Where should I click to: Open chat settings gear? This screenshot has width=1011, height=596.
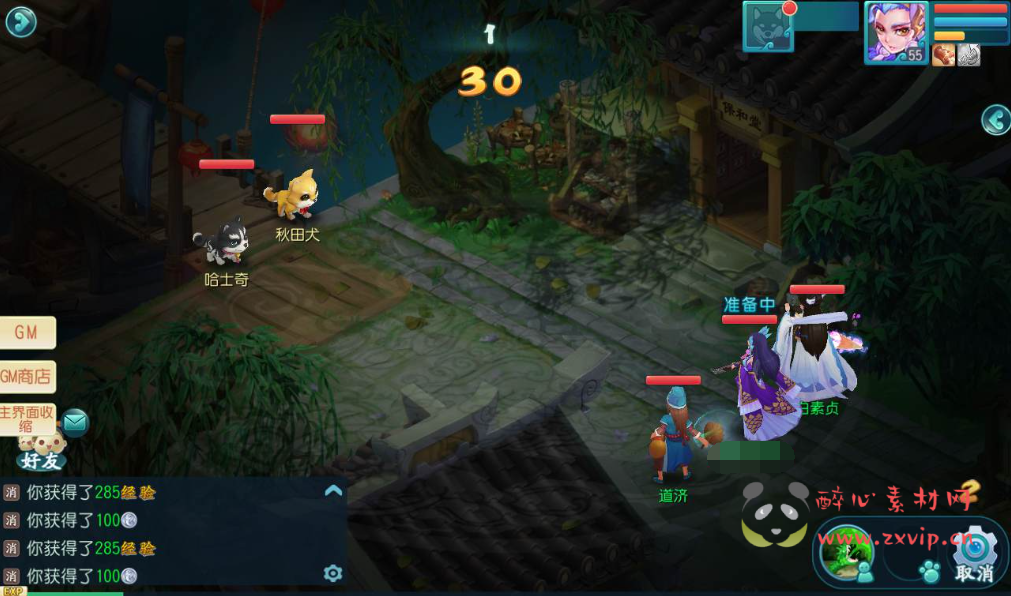[x=333, y=573]
